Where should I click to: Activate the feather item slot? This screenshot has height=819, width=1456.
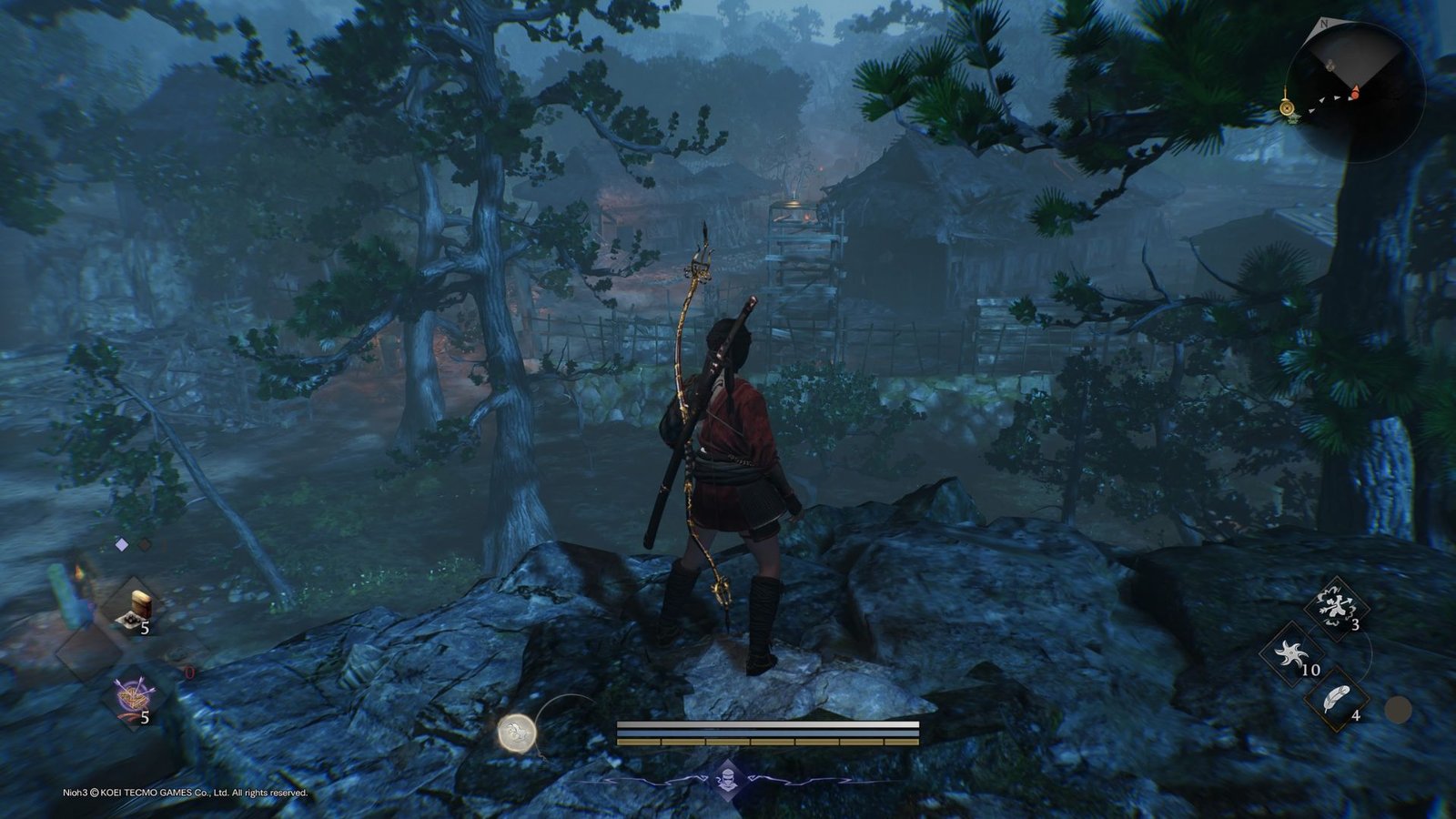pyautogui.click(x=1334, y=699)
